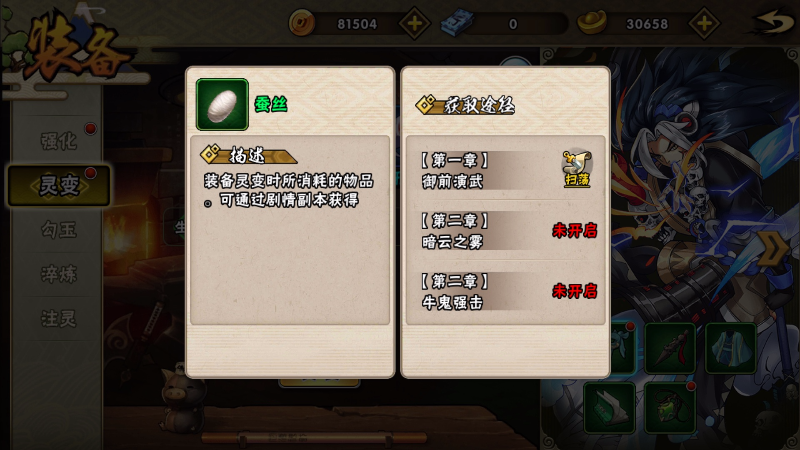Open the 勾玉 tab

58,230
